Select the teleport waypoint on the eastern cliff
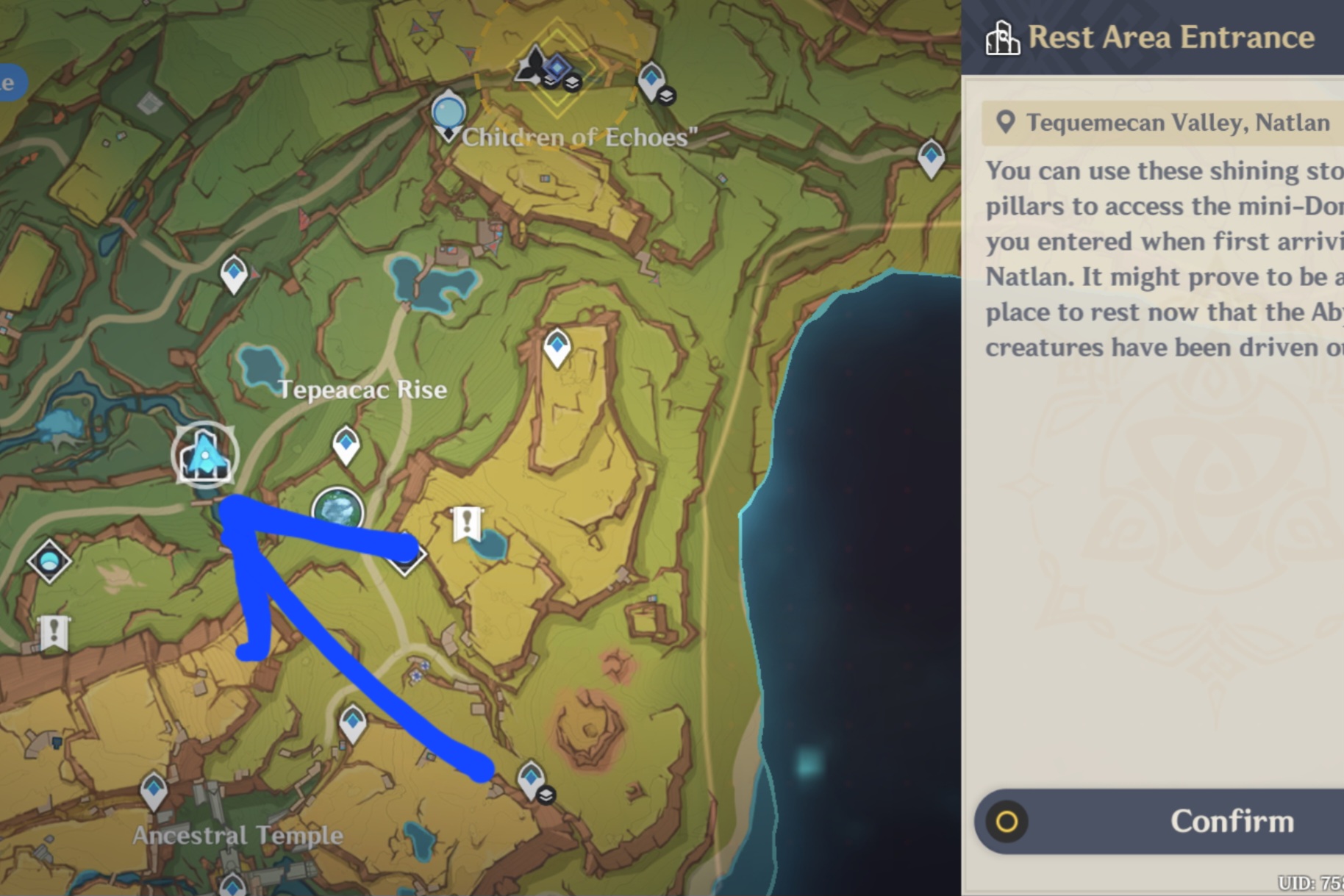The width and height of the screenshot is (1344, 896). 931,156
